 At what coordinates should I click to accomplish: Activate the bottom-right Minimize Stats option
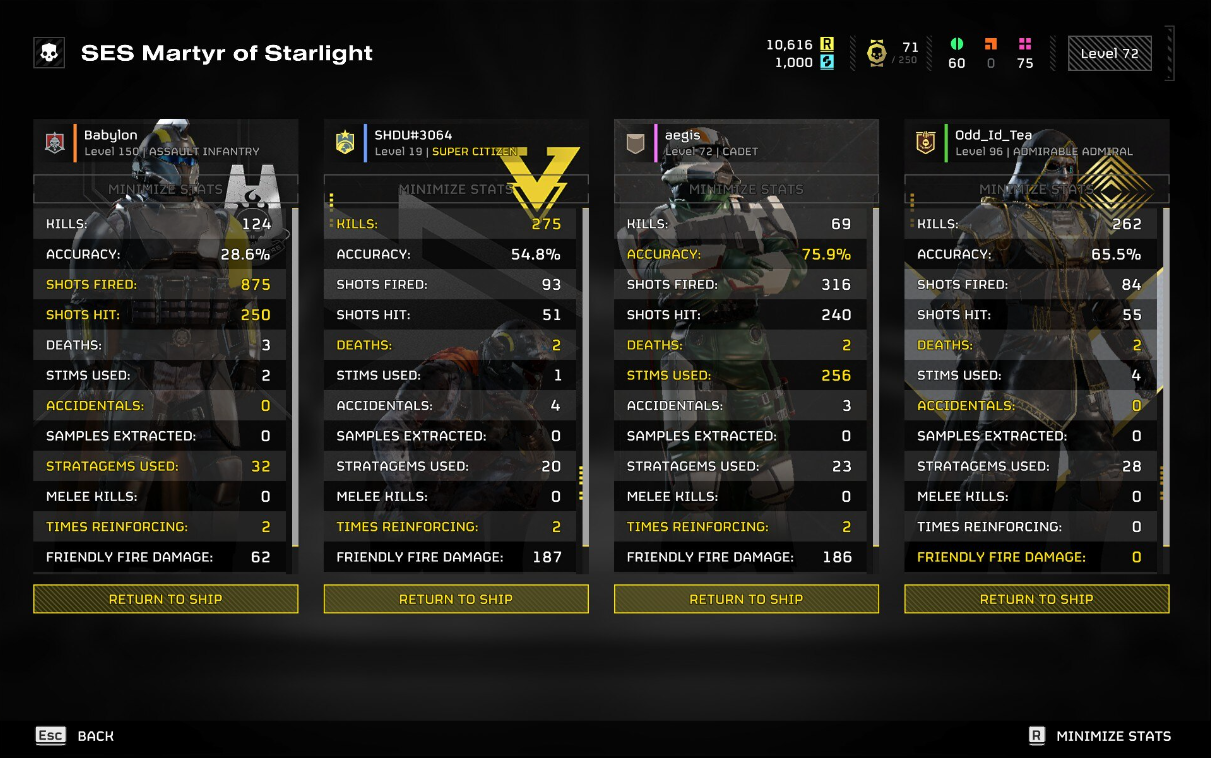point(1100,736)
